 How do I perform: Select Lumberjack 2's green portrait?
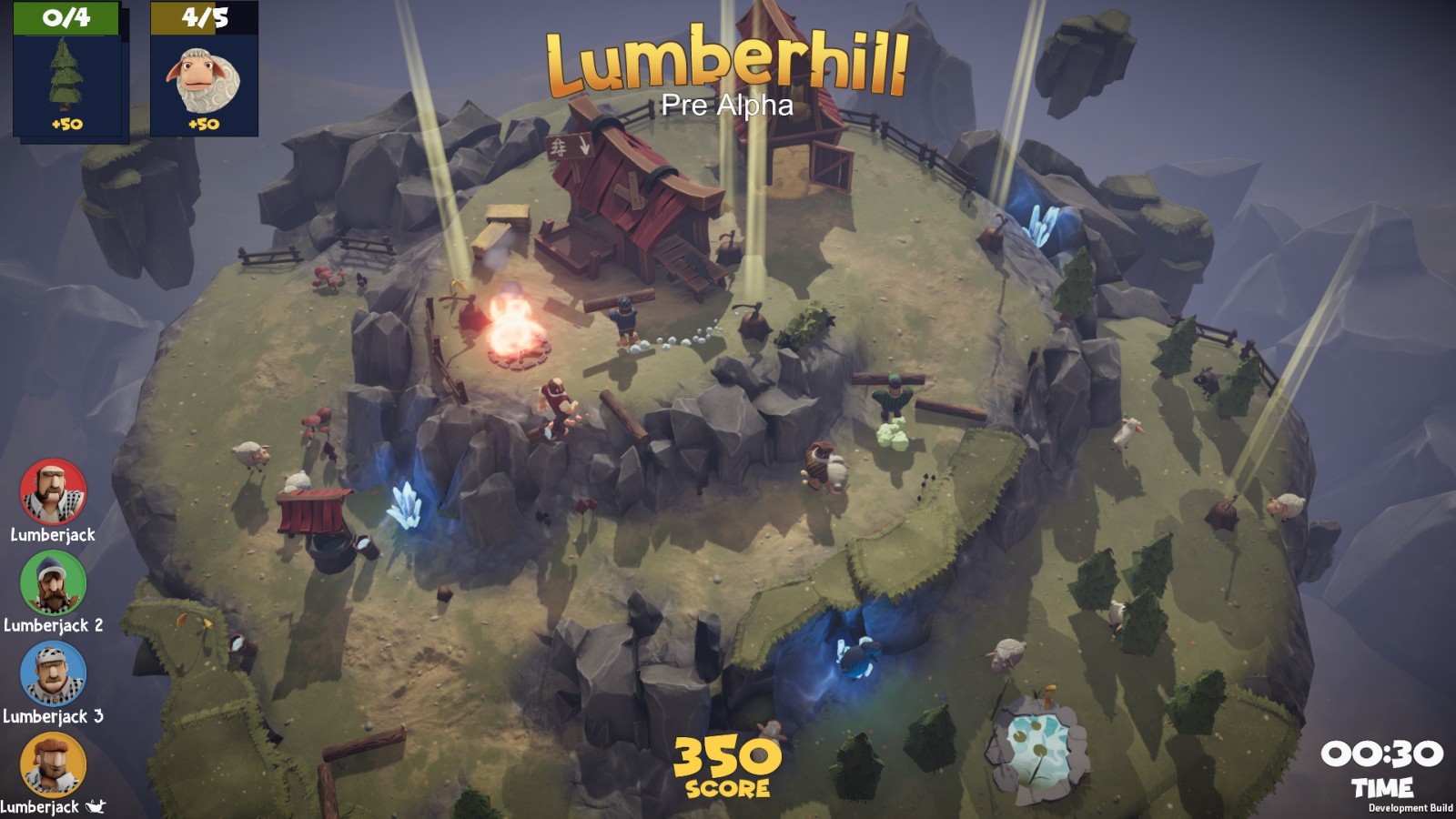coord(53,582)
